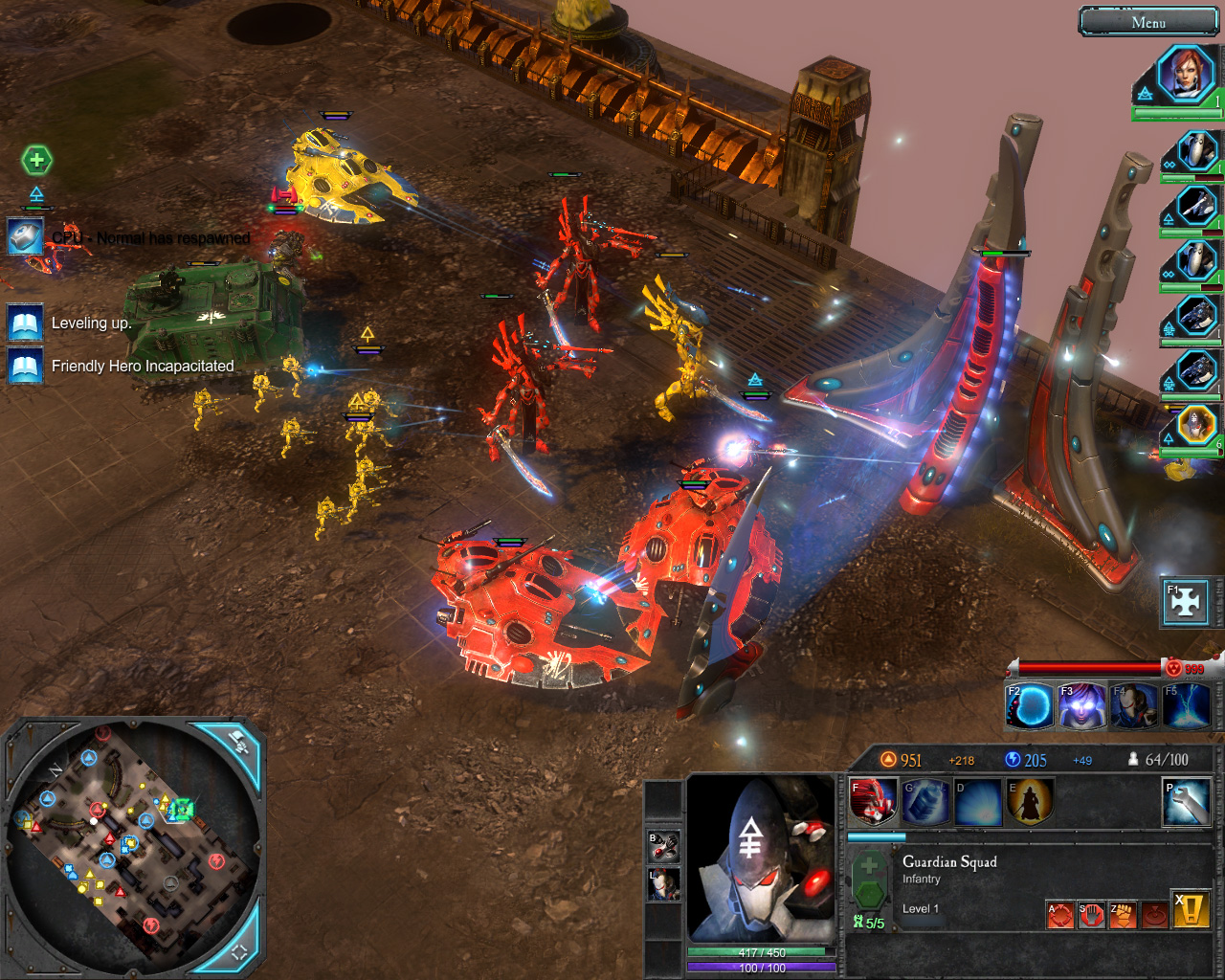Activate the F2 blue portal global ability
This screenshot has width=1225, height=980.
coord(1030,706)
